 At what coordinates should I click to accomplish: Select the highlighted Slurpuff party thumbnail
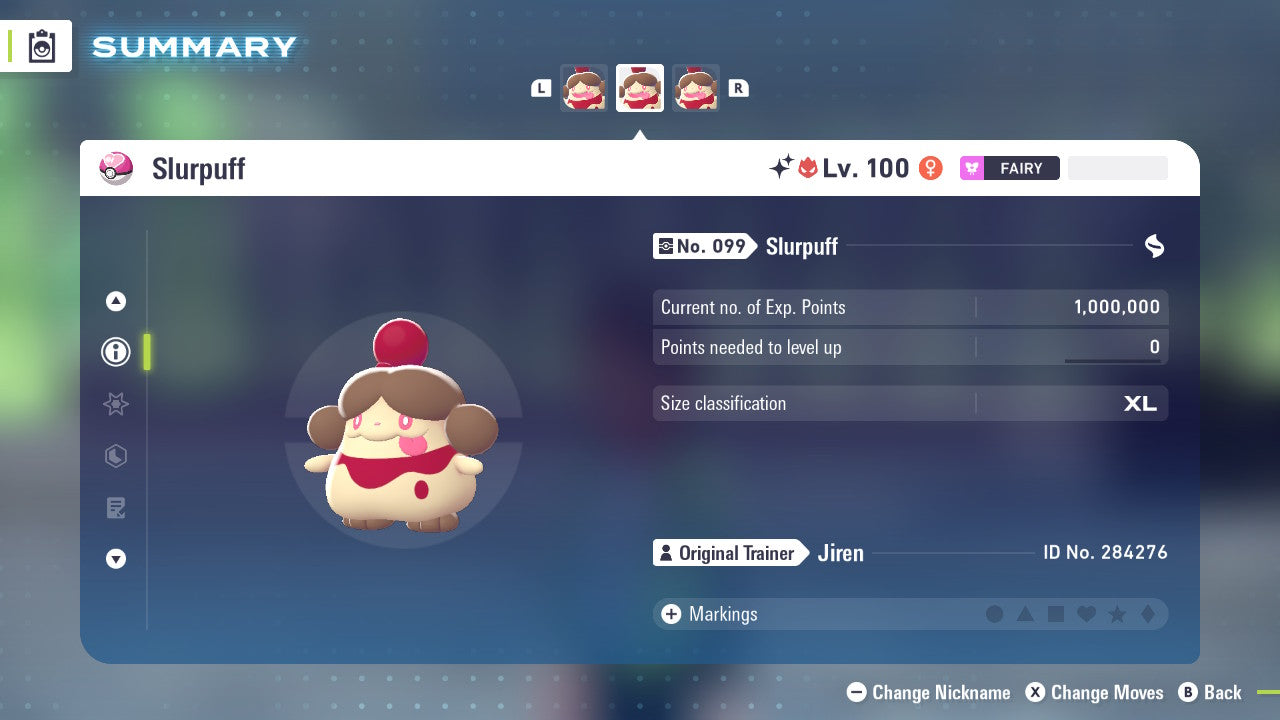point(640,88)
